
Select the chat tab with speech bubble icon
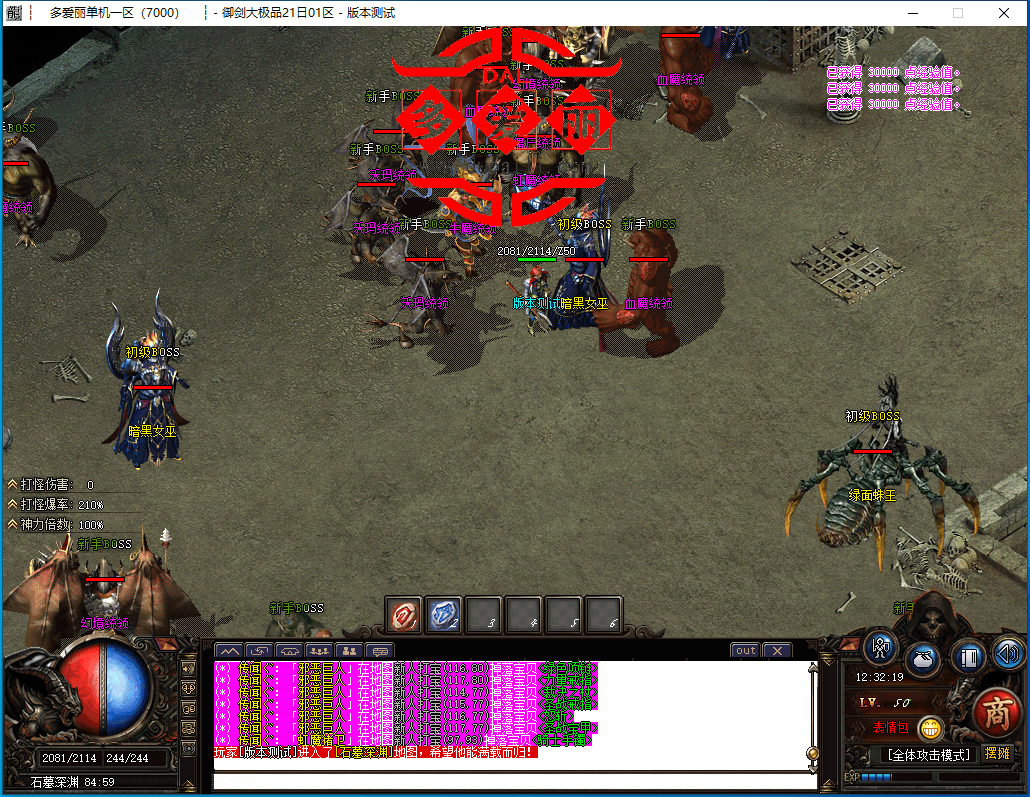tap(379, 651)
